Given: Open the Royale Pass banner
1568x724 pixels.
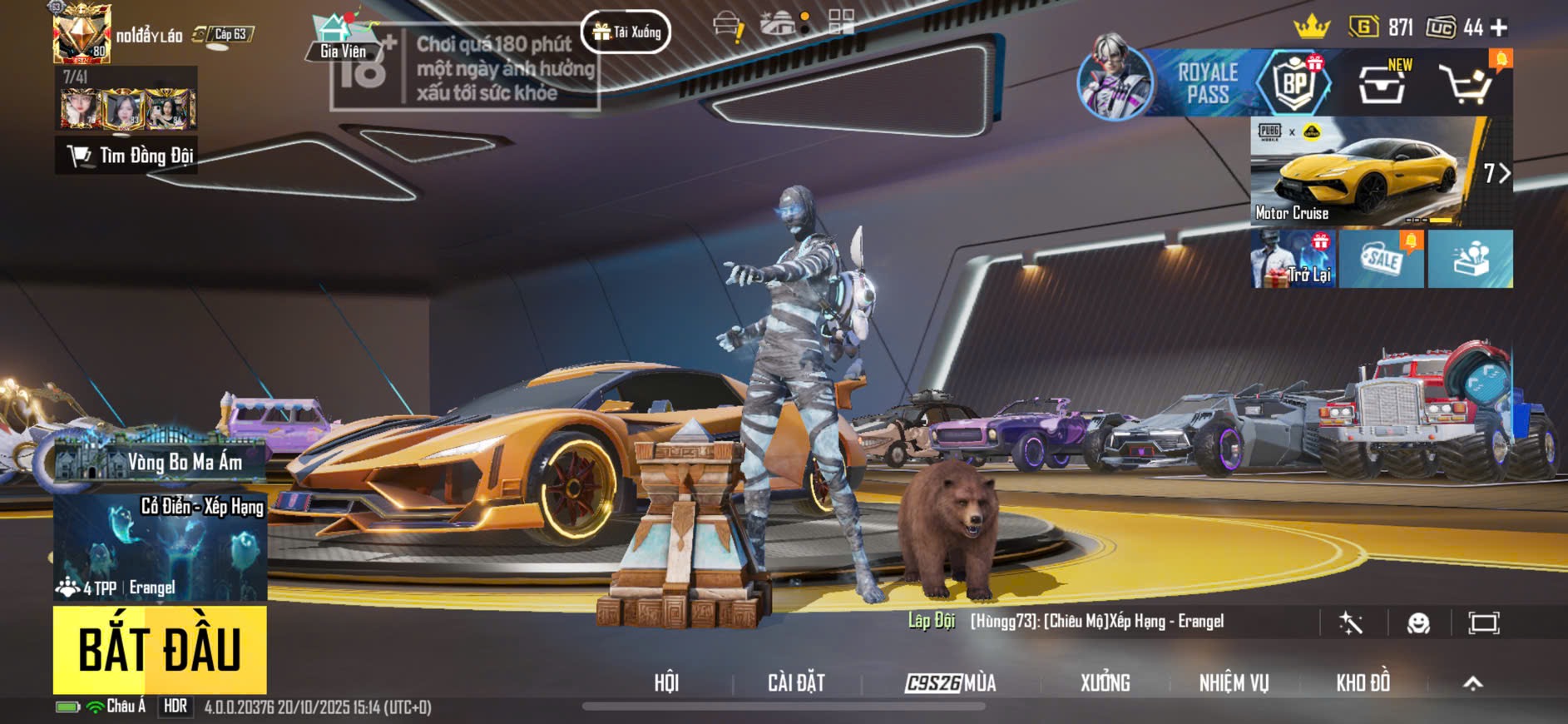Looking at the screenshot, I should 1206,83.
